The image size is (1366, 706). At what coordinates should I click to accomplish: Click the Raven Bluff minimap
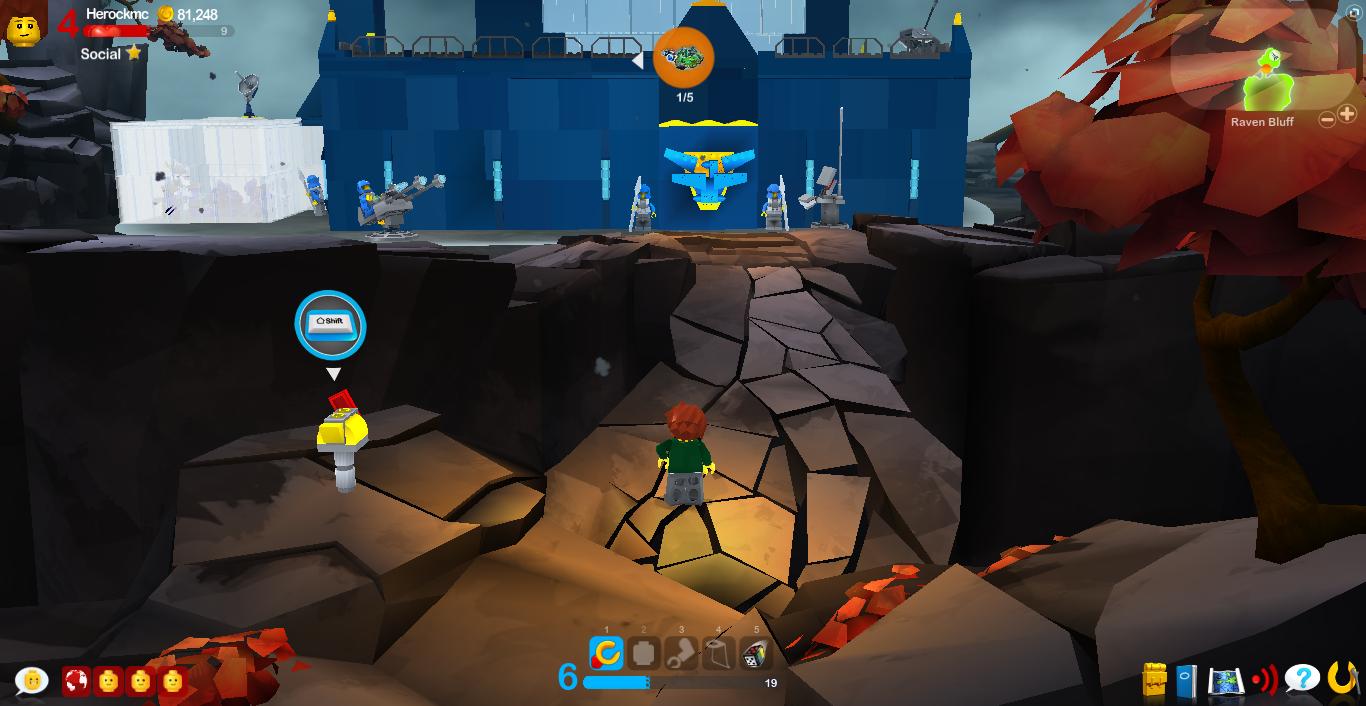click(1265, 80)
